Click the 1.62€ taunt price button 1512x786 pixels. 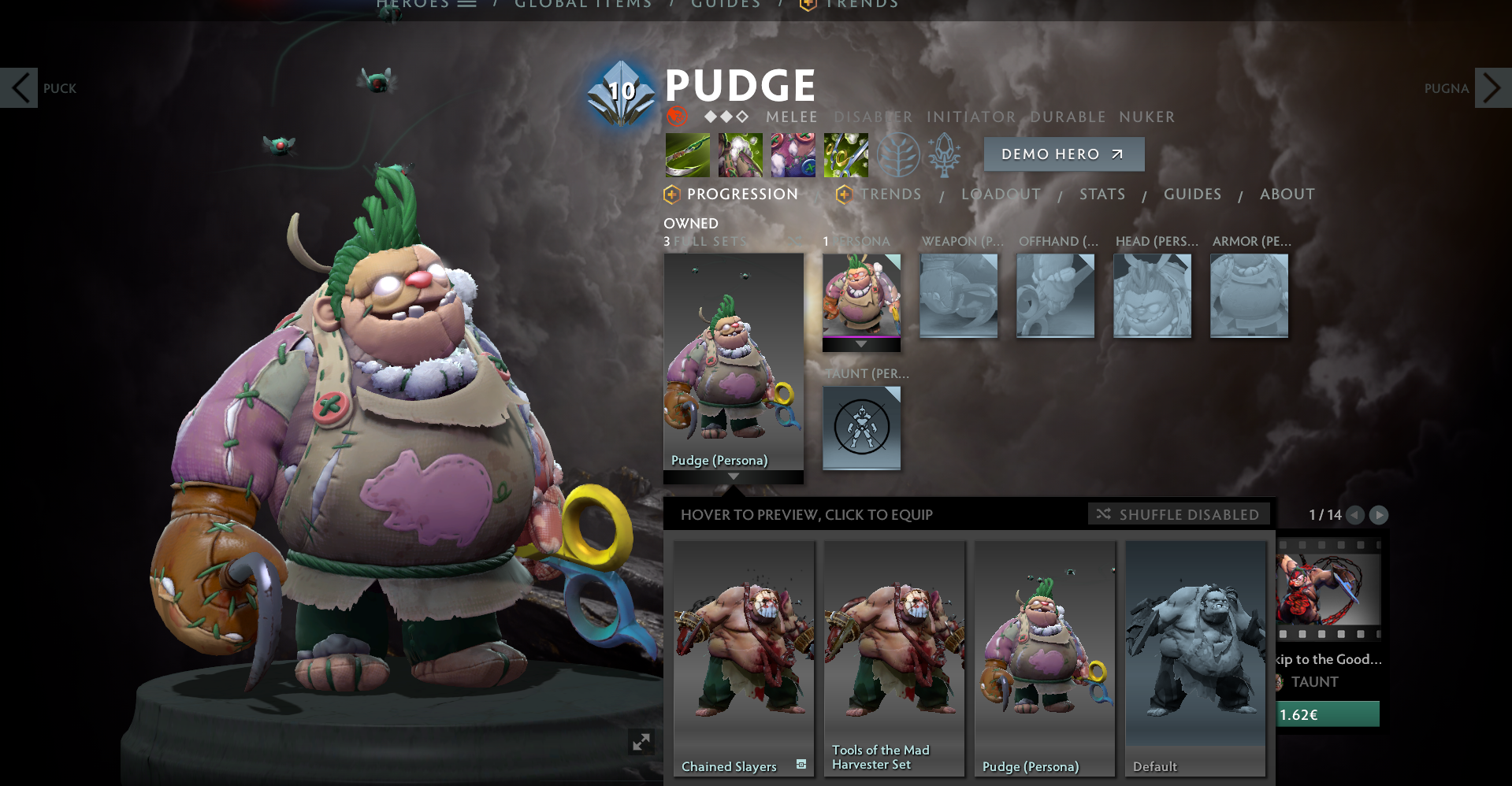(x=1326, y=714)
